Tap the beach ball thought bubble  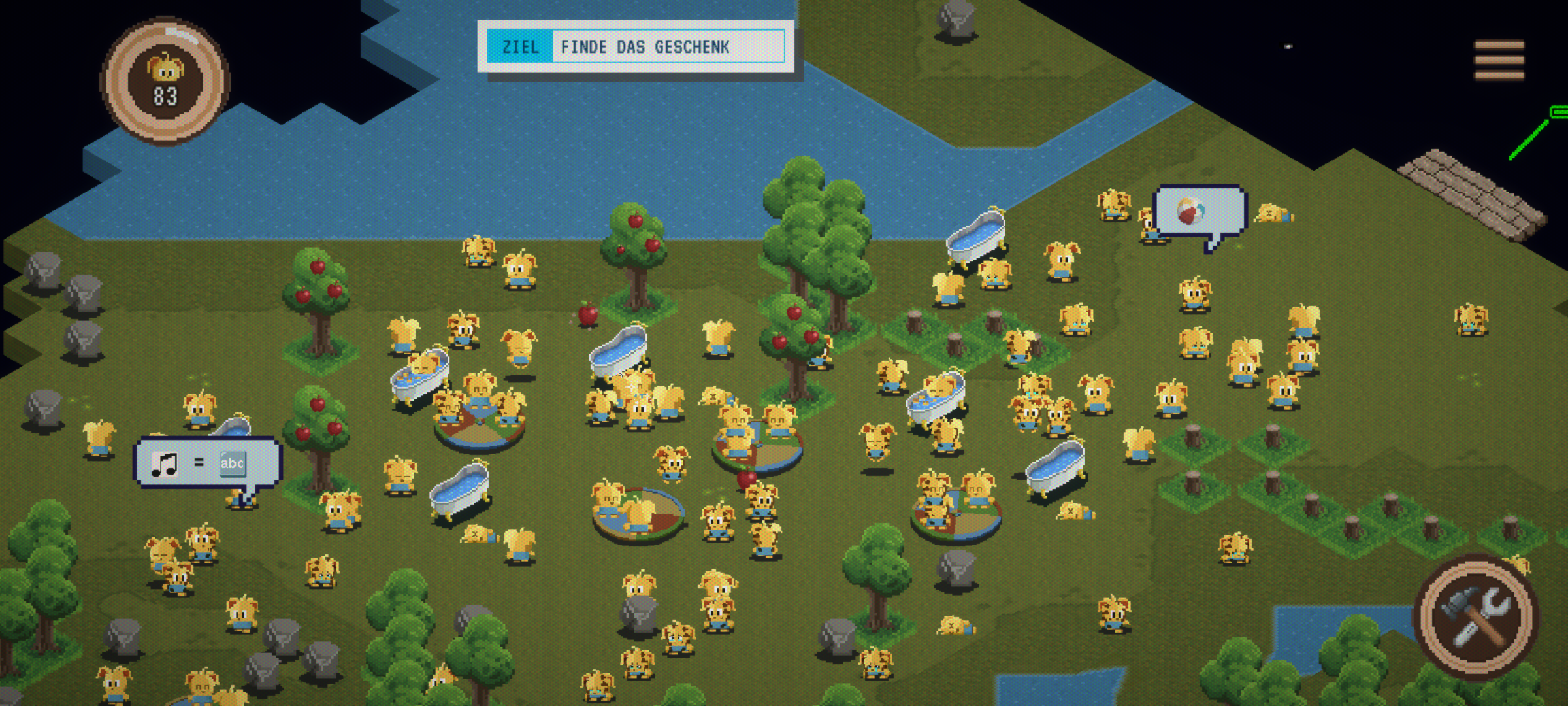point(1200,212)
